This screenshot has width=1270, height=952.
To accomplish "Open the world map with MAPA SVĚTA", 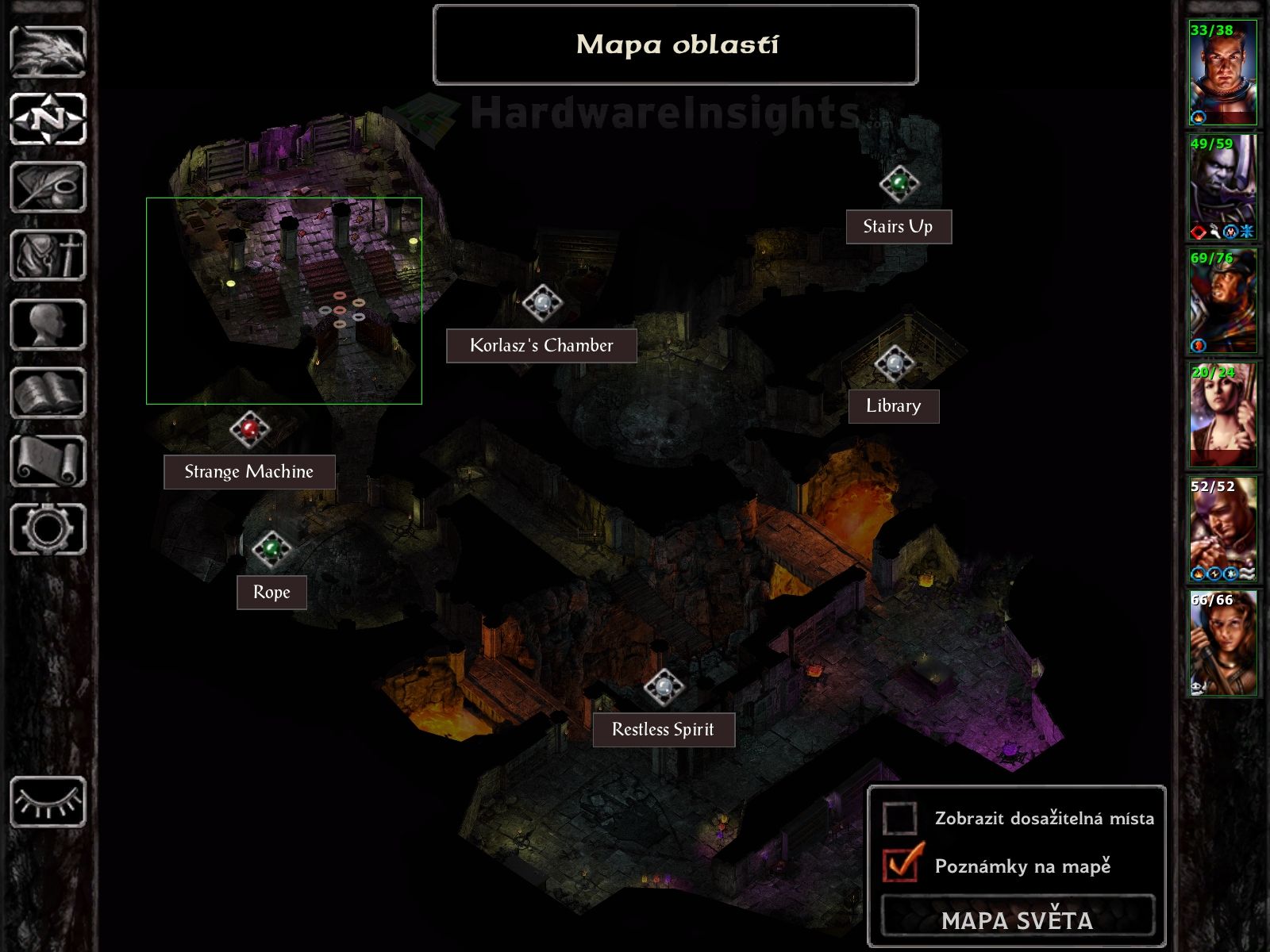I will pyautogui.click(x=1017, y=919).
